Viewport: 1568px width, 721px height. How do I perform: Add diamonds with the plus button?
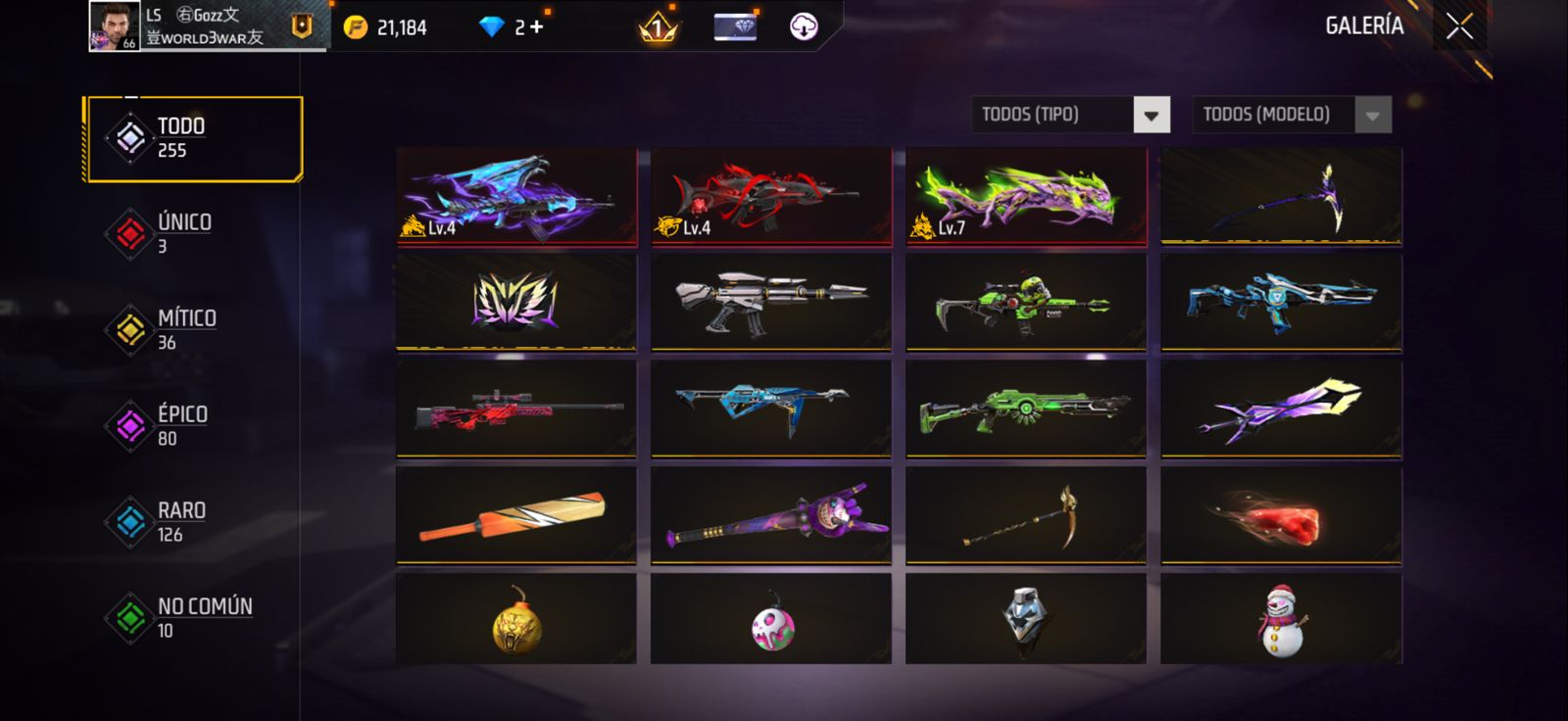click(536, 27)
